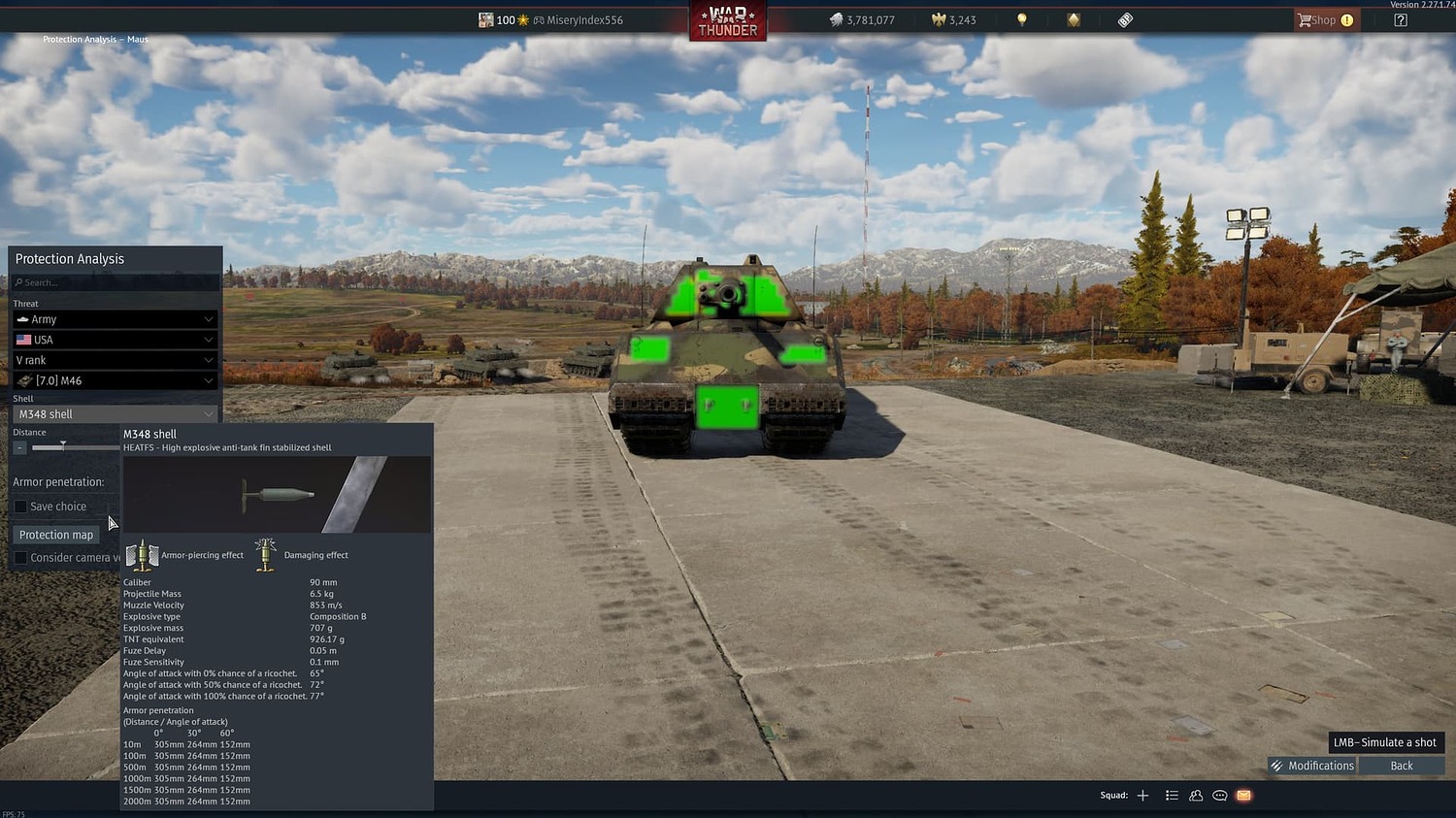Image resolution: width=1456 pixels, height=818 pixels.
Task: Open the M348 shell selection dropdown
Action: pyautogui.click(x=115, y=413)
